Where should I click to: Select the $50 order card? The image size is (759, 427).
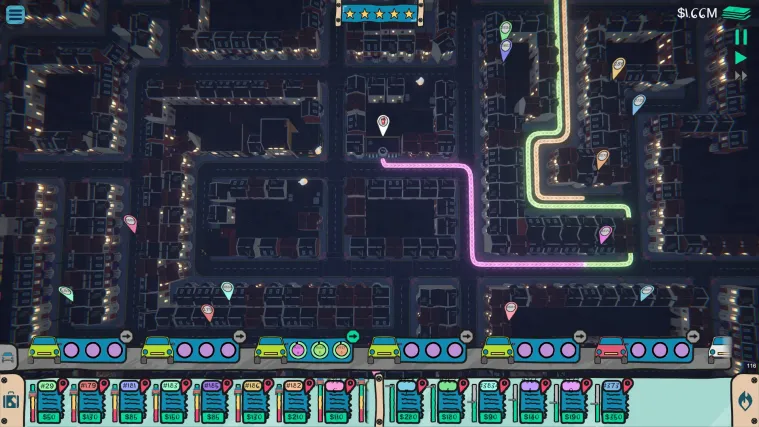(46, 415)
